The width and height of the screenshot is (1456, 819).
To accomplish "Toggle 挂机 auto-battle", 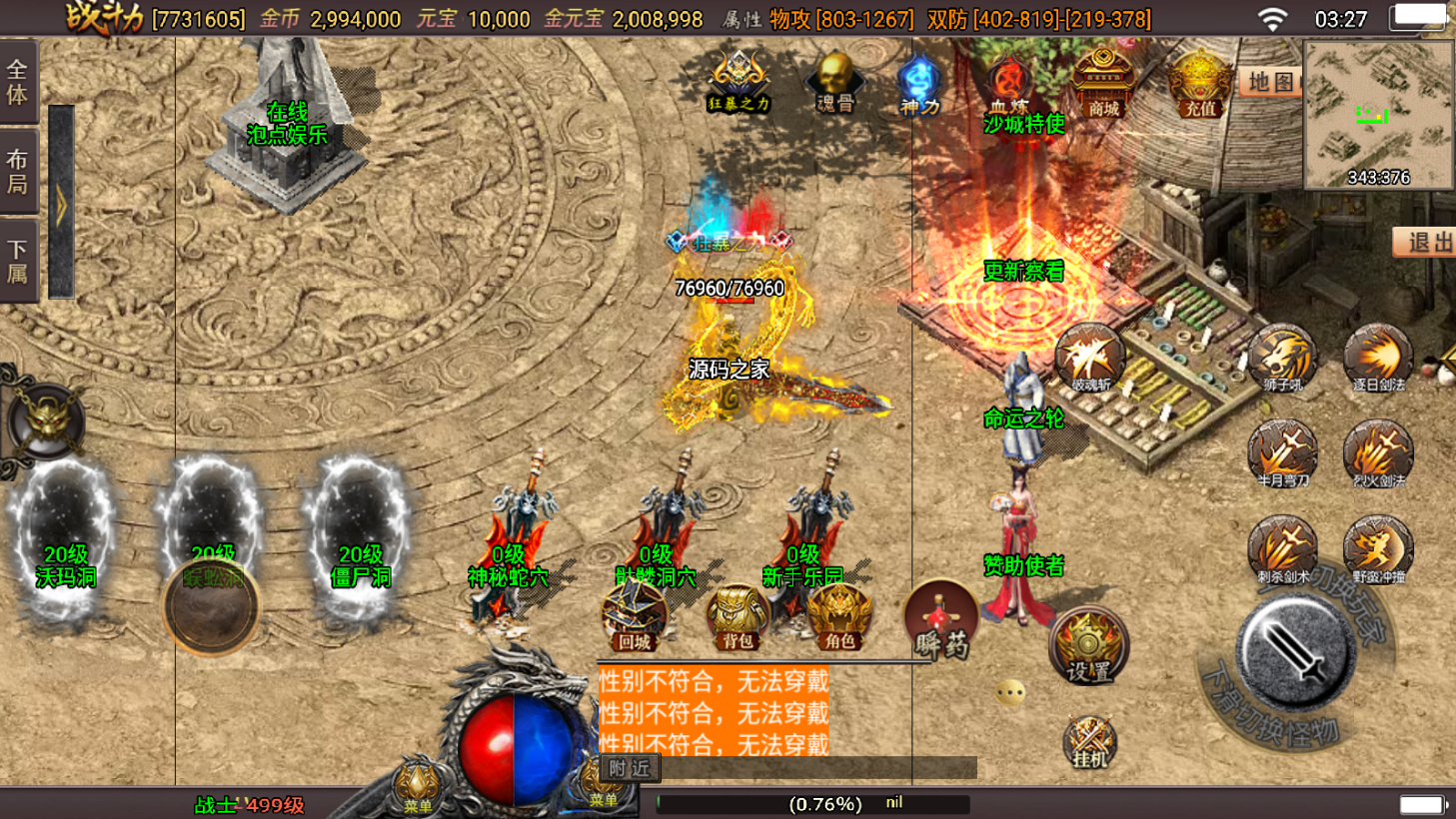I will point(1089,742).
